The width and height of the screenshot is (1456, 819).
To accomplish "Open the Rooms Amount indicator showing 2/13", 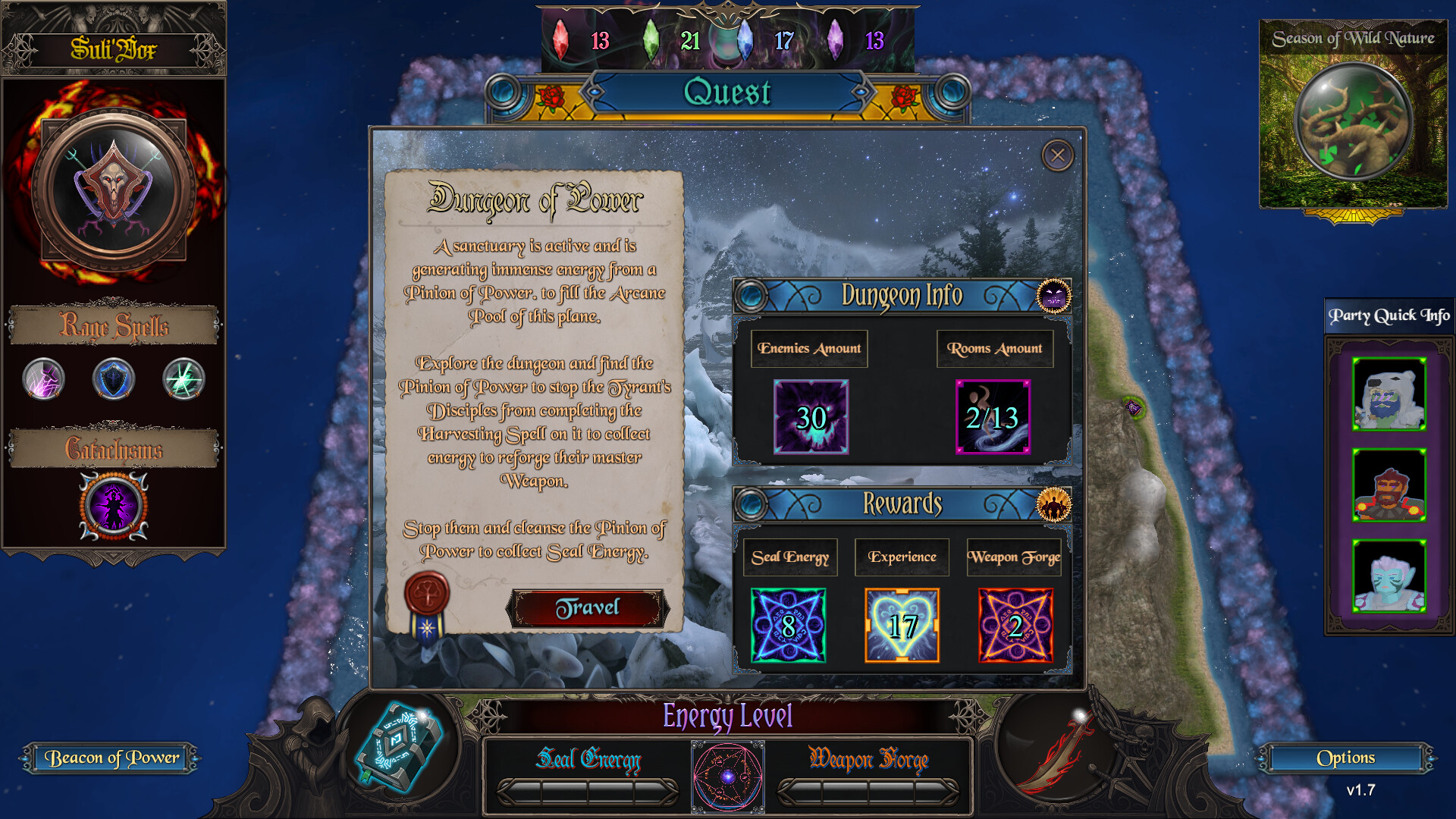I will pos(992,417).
